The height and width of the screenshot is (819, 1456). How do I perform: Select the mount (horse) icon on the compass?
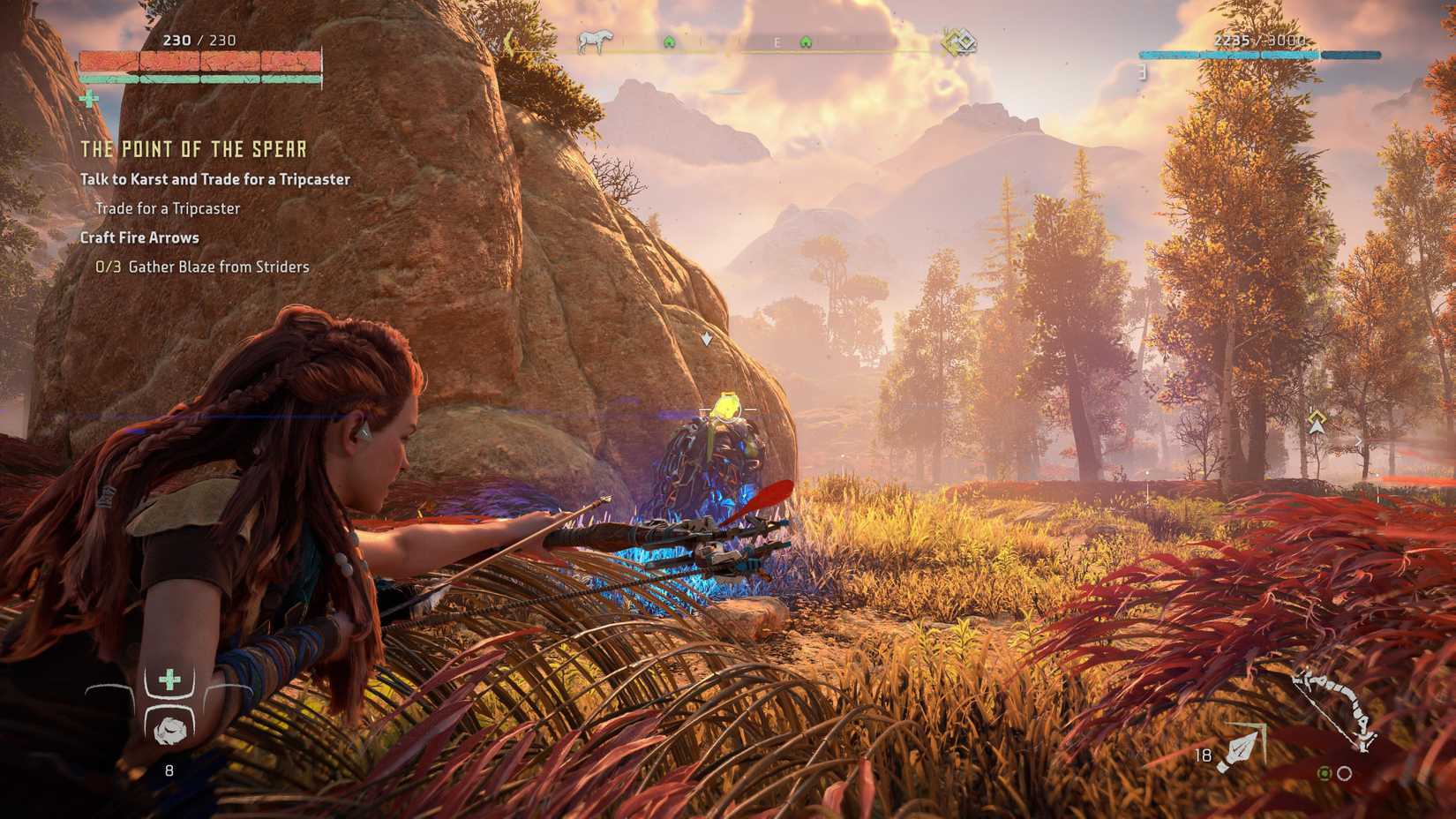596,41
